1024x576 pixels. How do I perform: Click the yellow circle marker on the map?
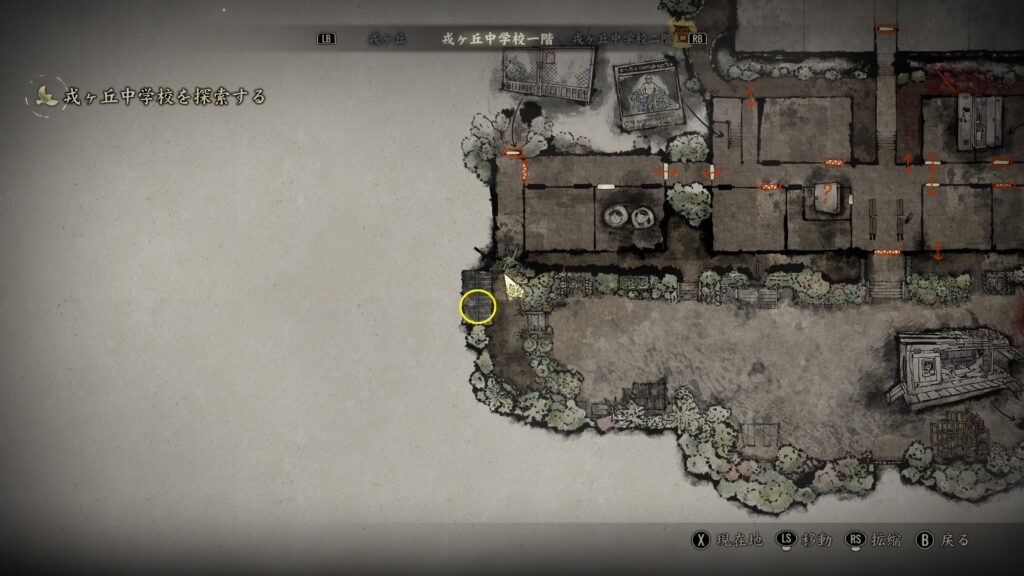[x=478, y=306]
